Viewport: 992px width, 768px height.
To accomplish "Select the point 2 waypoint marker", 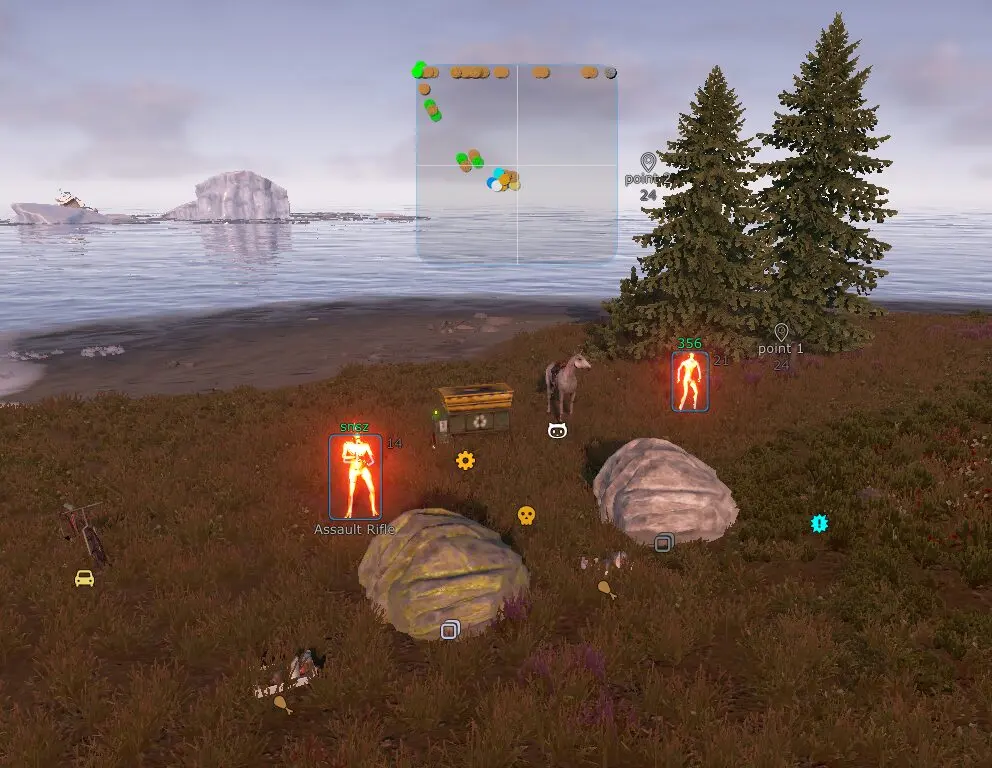I will click(648, 162).
